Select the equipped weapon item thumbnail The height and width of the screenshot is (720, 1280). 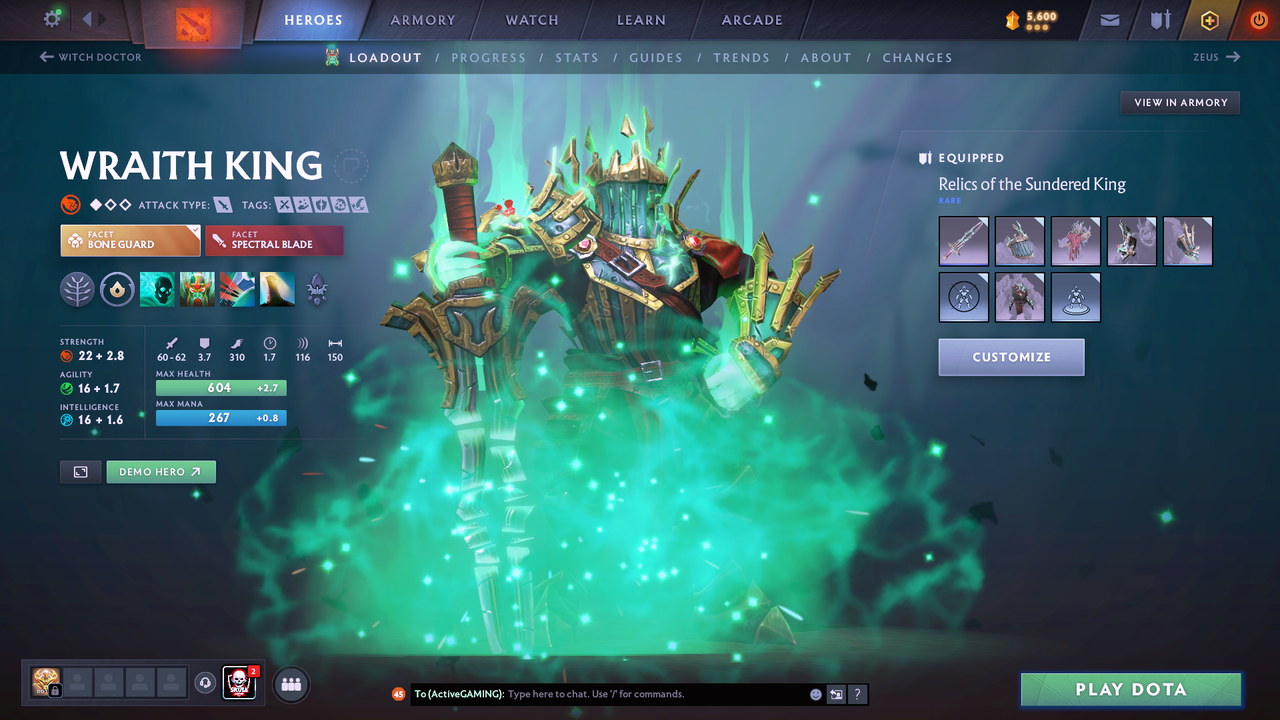click(x=963, y=241)
